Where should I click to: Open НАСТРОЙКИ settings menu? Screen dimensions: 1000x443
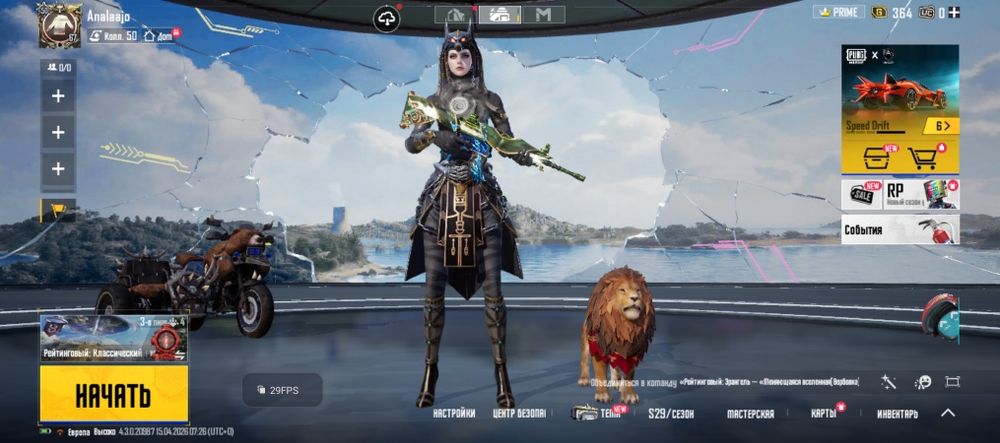pos(454,413)
